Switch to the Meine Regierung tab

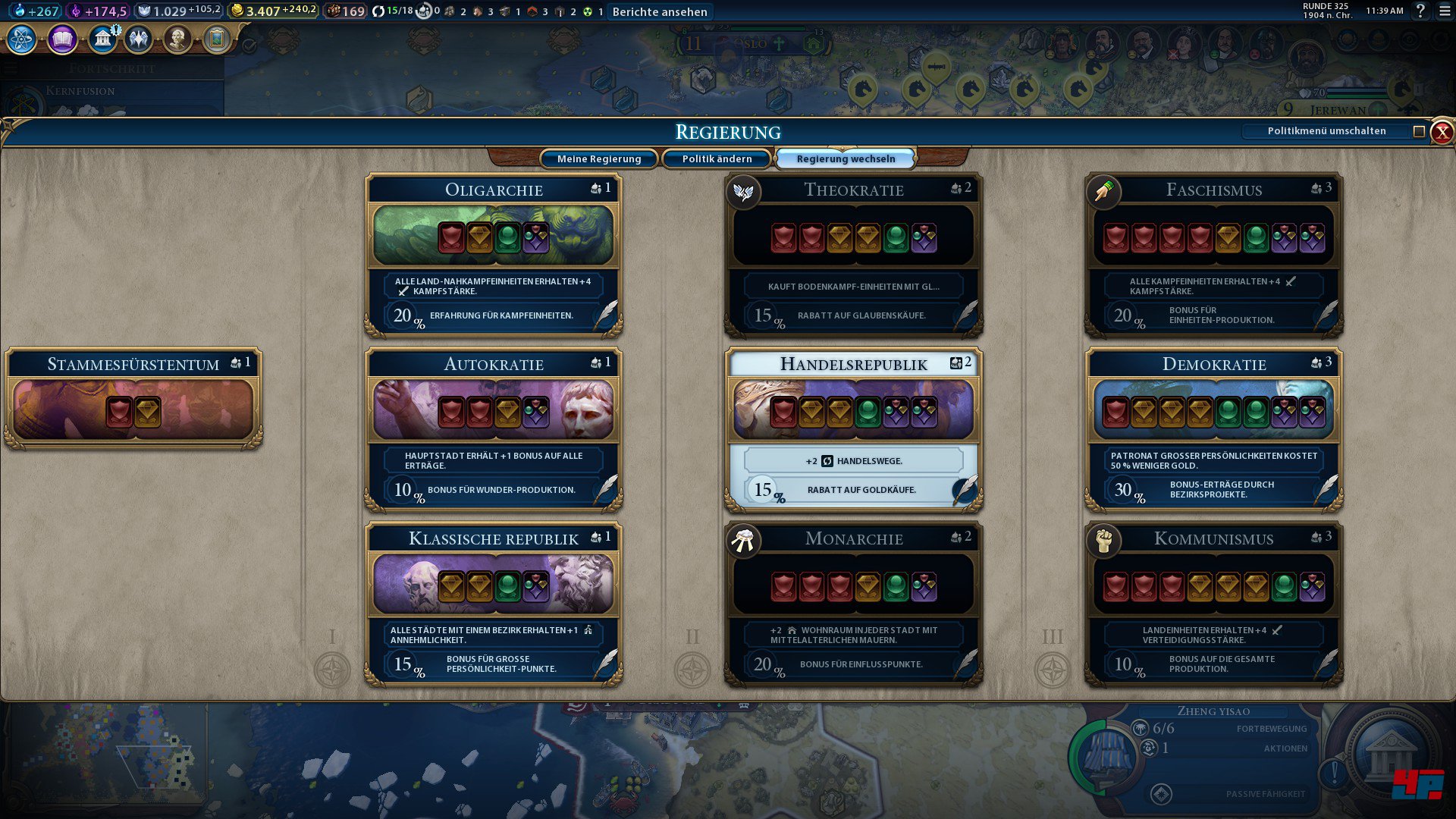599,158
